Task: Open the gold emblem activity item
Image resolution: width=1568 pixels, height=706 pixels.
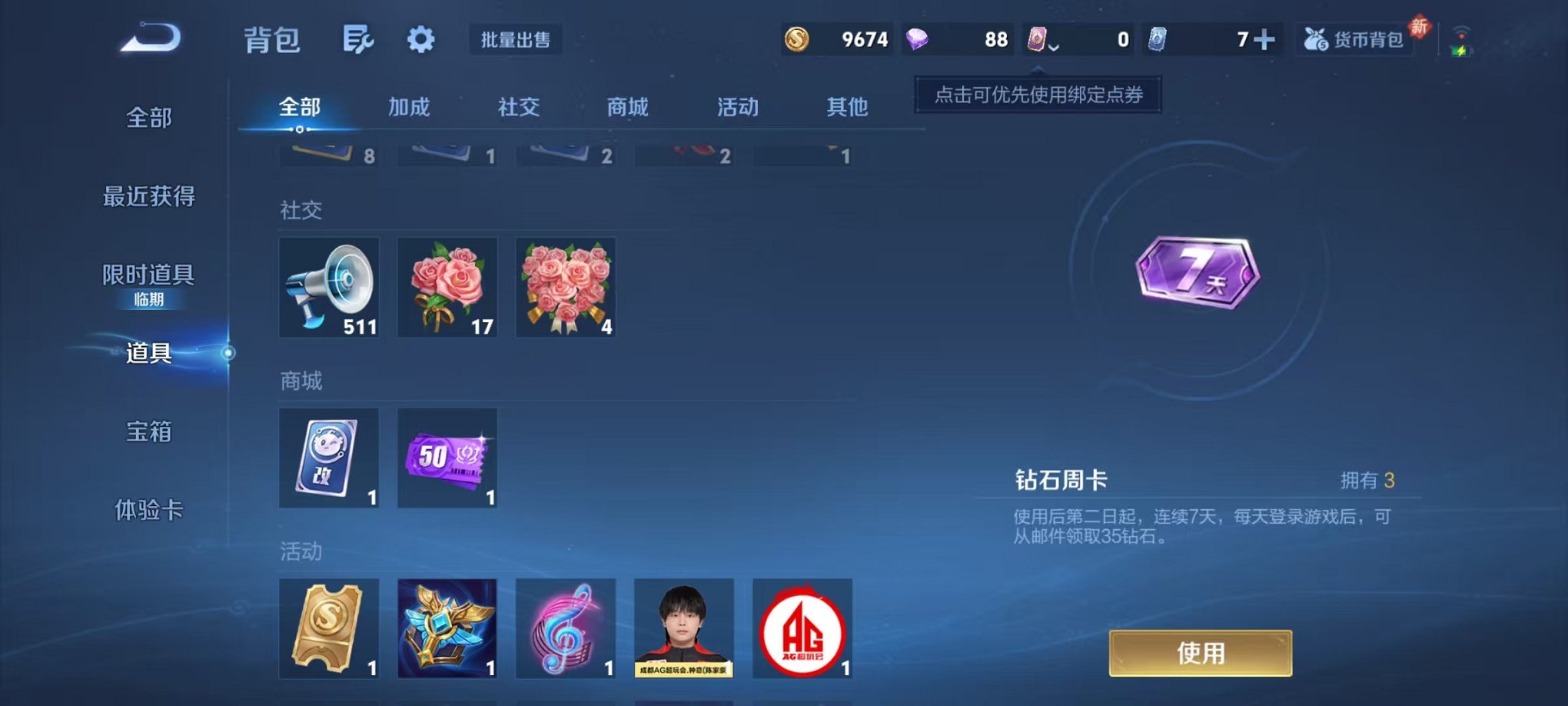Action: tap(447, 628)
